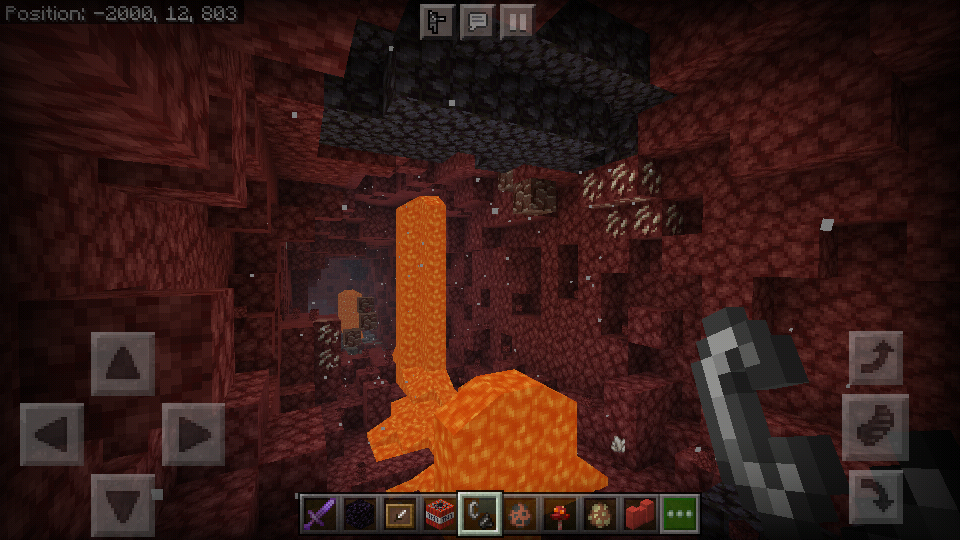Open the inventory with three-dots button

679,514
